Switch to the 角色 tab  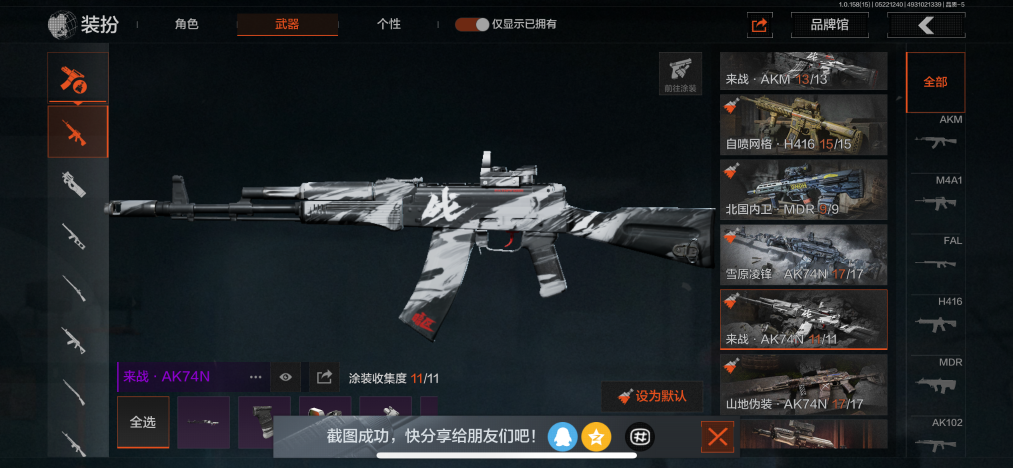[186, 24]
